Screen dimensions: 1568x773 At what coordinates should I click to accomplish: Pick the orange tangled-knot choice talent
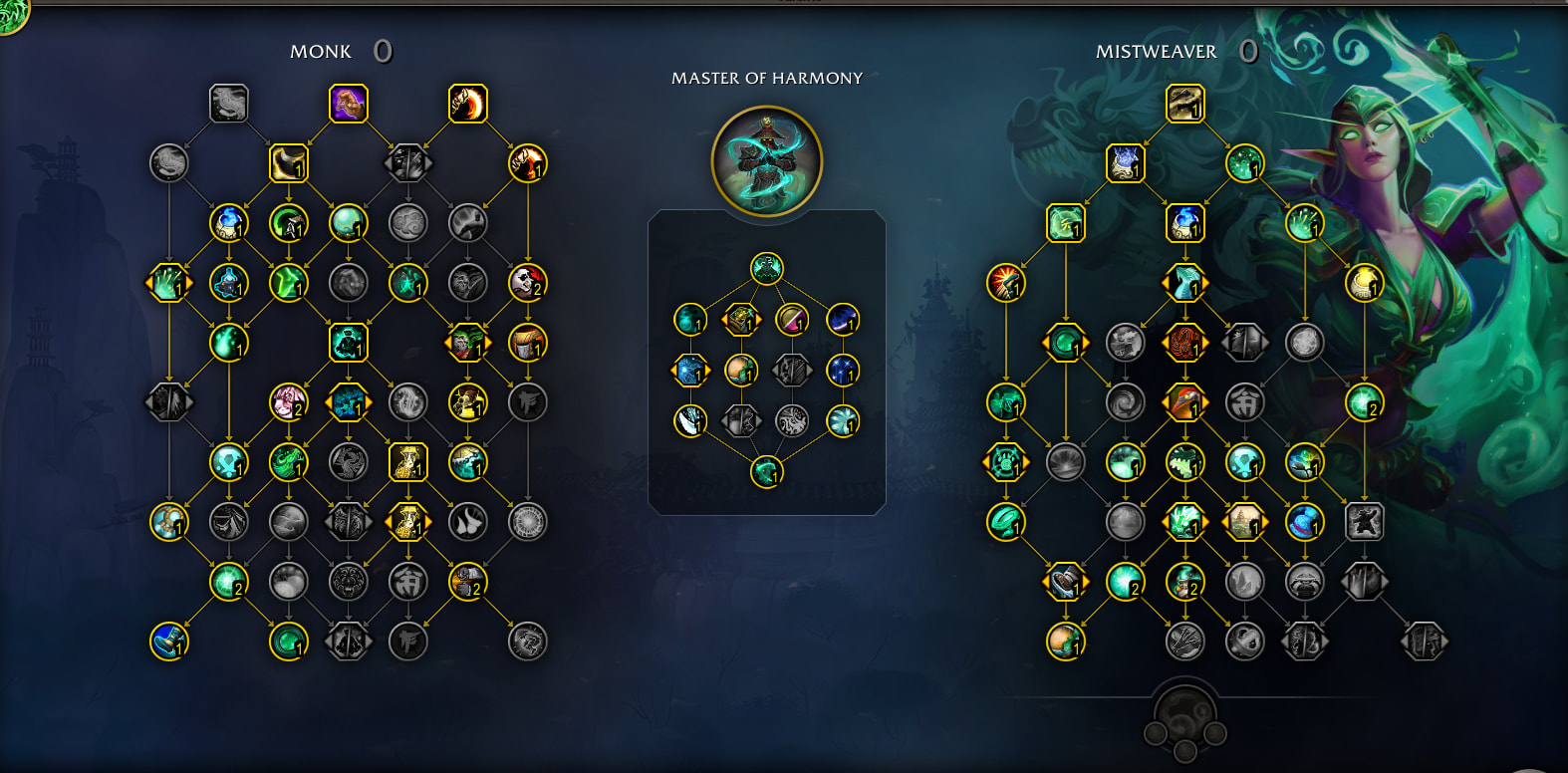[x=1184, y=343]
